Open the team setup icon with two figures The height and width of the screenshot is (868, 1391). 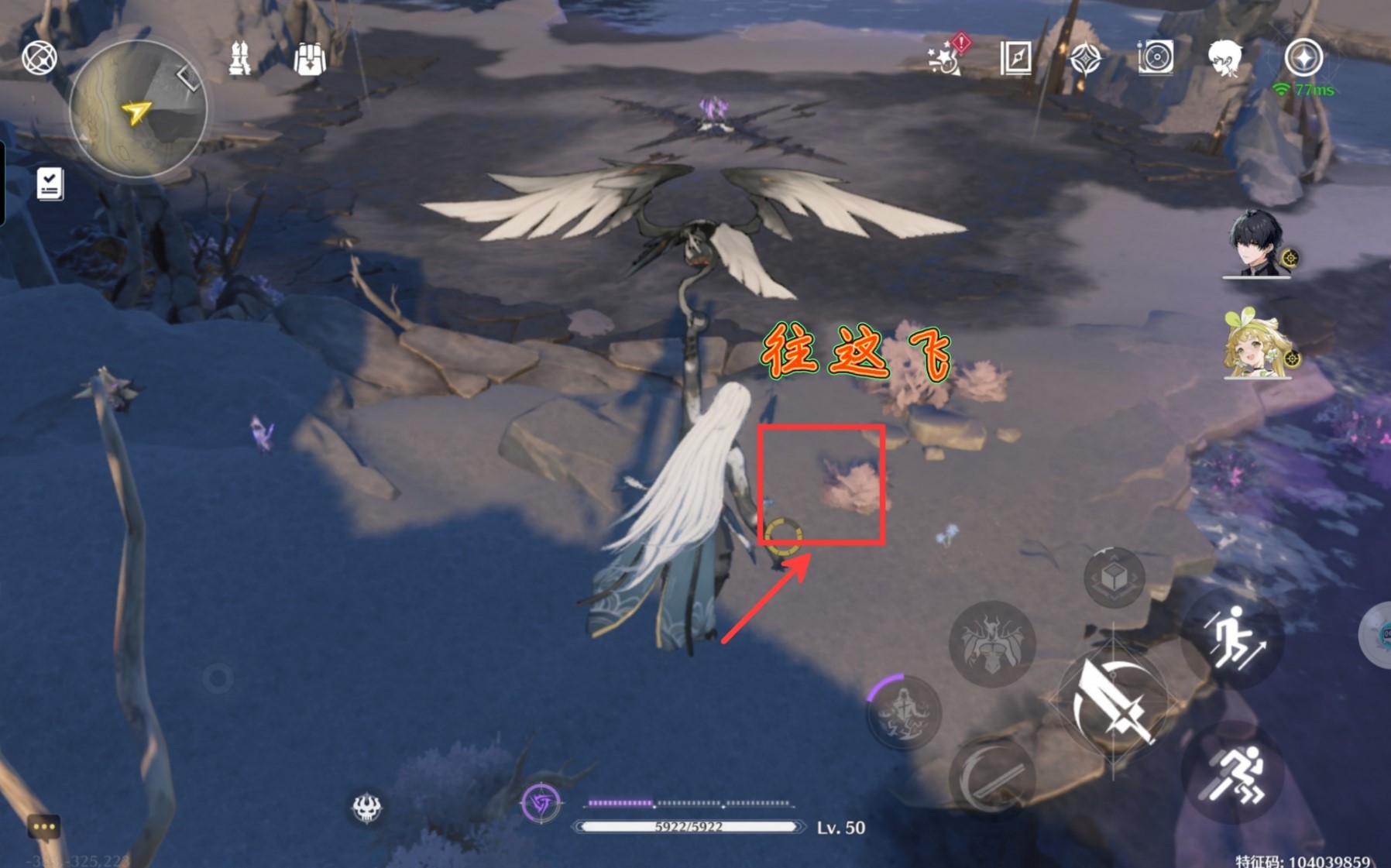(x=240, y=58)
